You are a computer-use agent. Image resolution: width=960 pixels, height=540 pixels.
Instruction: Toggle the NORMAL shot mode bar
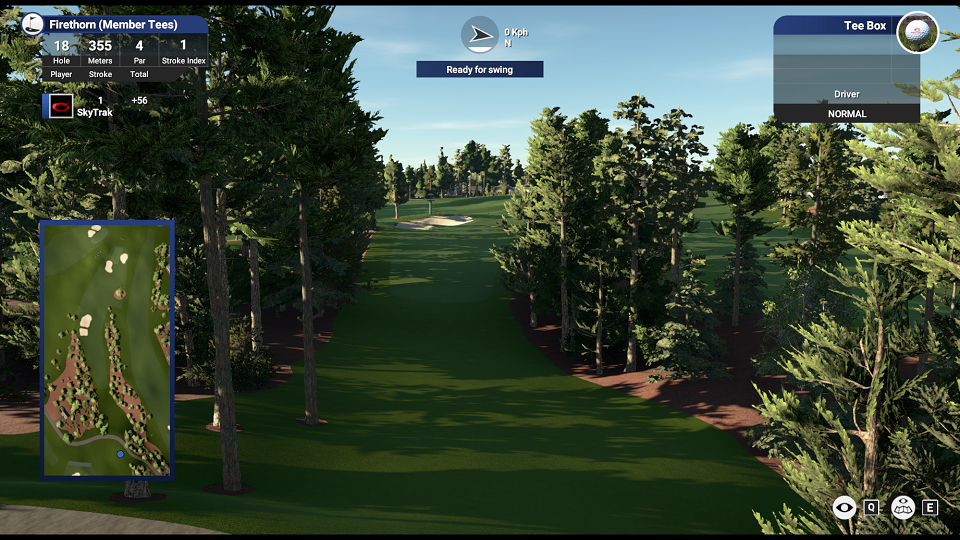pyautogui.click(x=847, y=114)
